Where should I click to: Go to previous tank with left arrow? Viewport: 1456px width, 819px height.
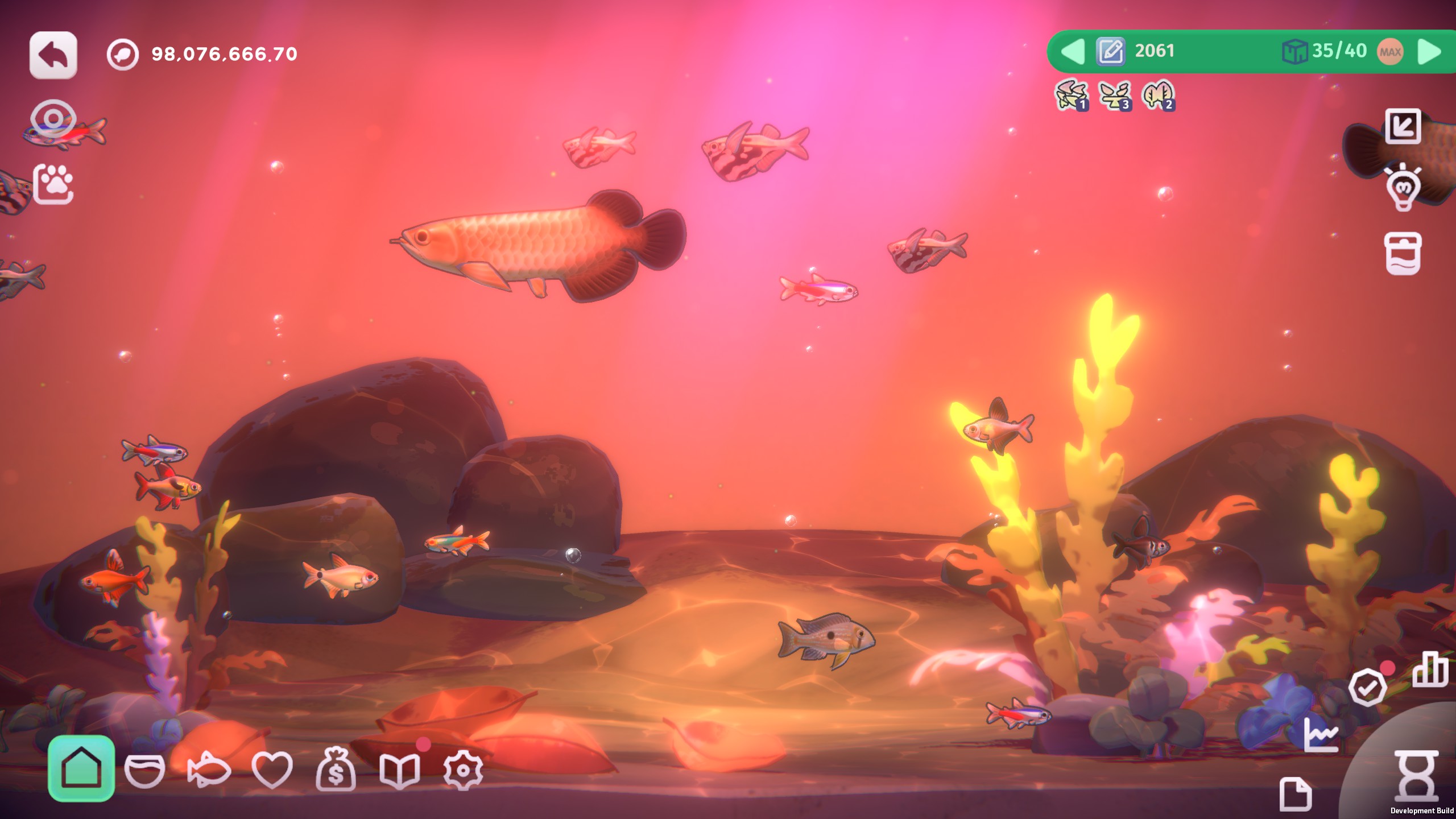click(1073, 52)
